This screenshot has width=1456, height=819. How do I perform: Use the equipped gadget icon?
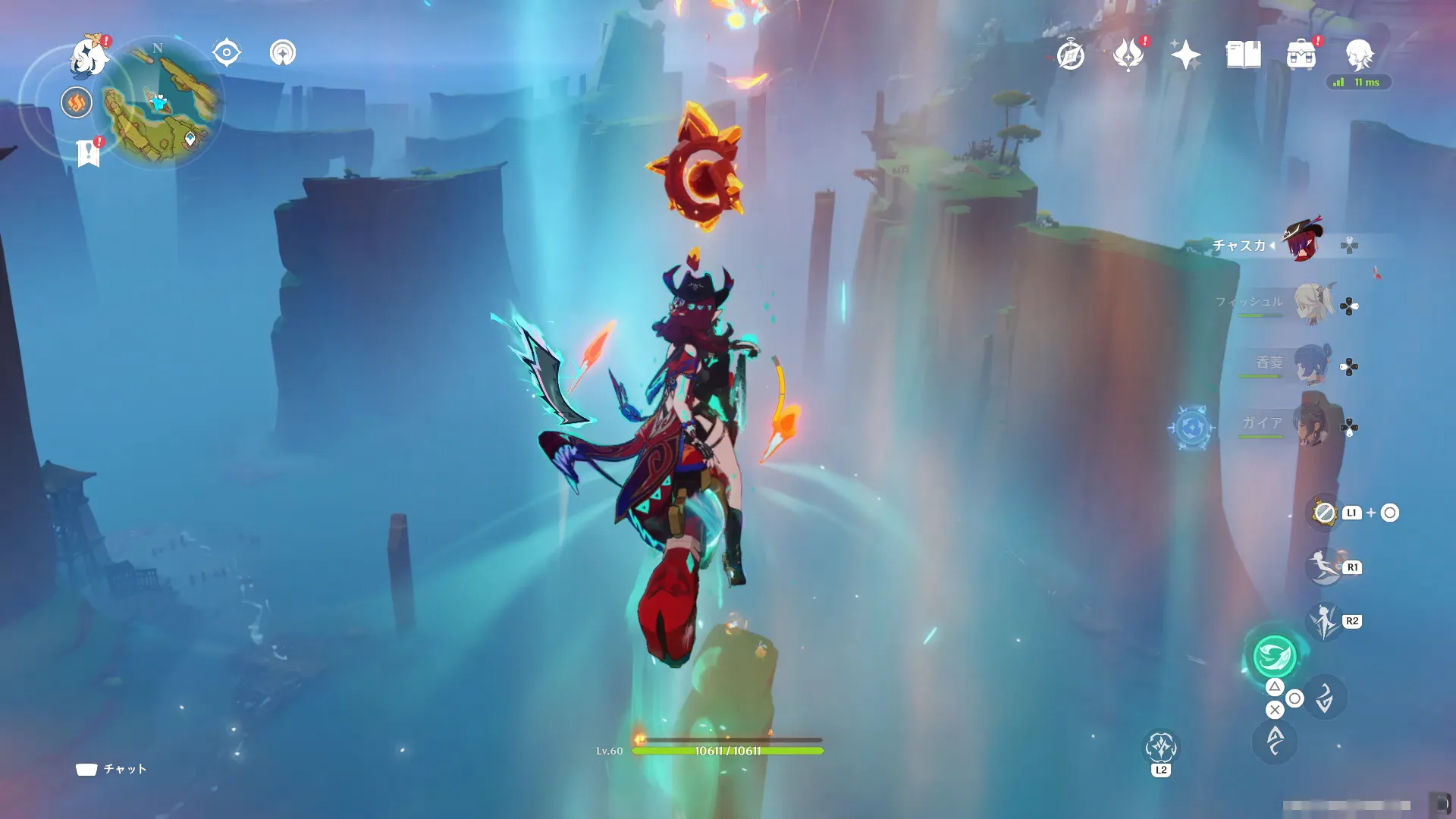tap(1324, 513)
